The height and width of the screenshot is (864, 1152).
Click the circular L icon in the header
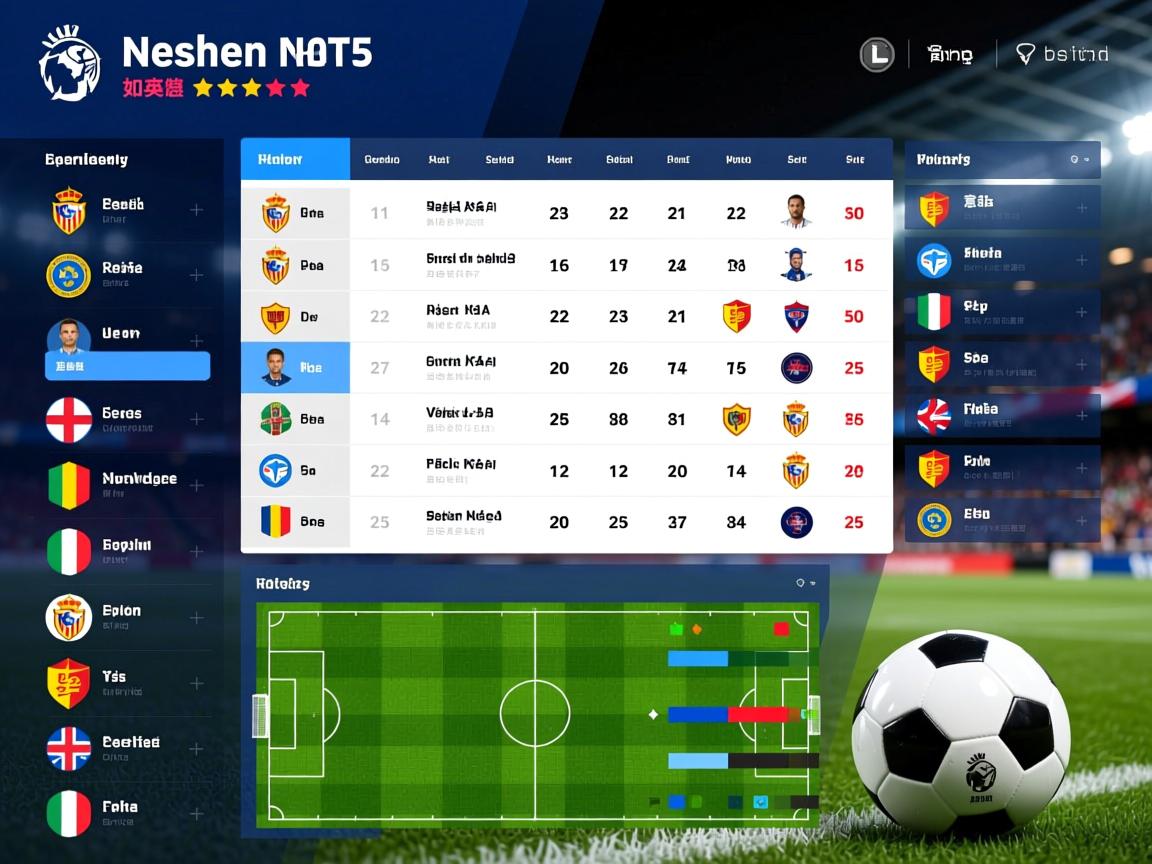click(877, 54)
